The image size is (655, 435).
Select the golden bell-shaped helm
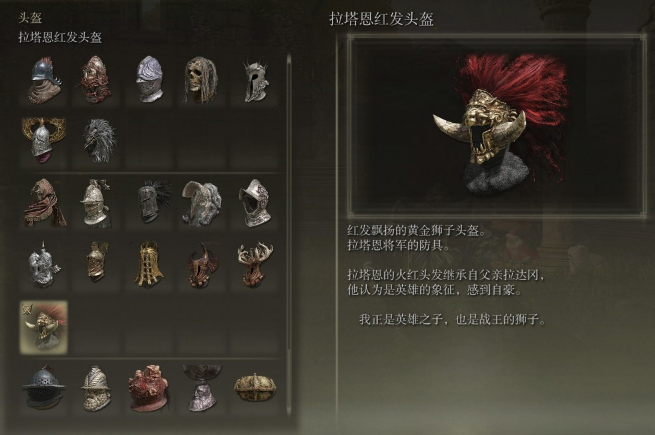[x=149, y=263]
